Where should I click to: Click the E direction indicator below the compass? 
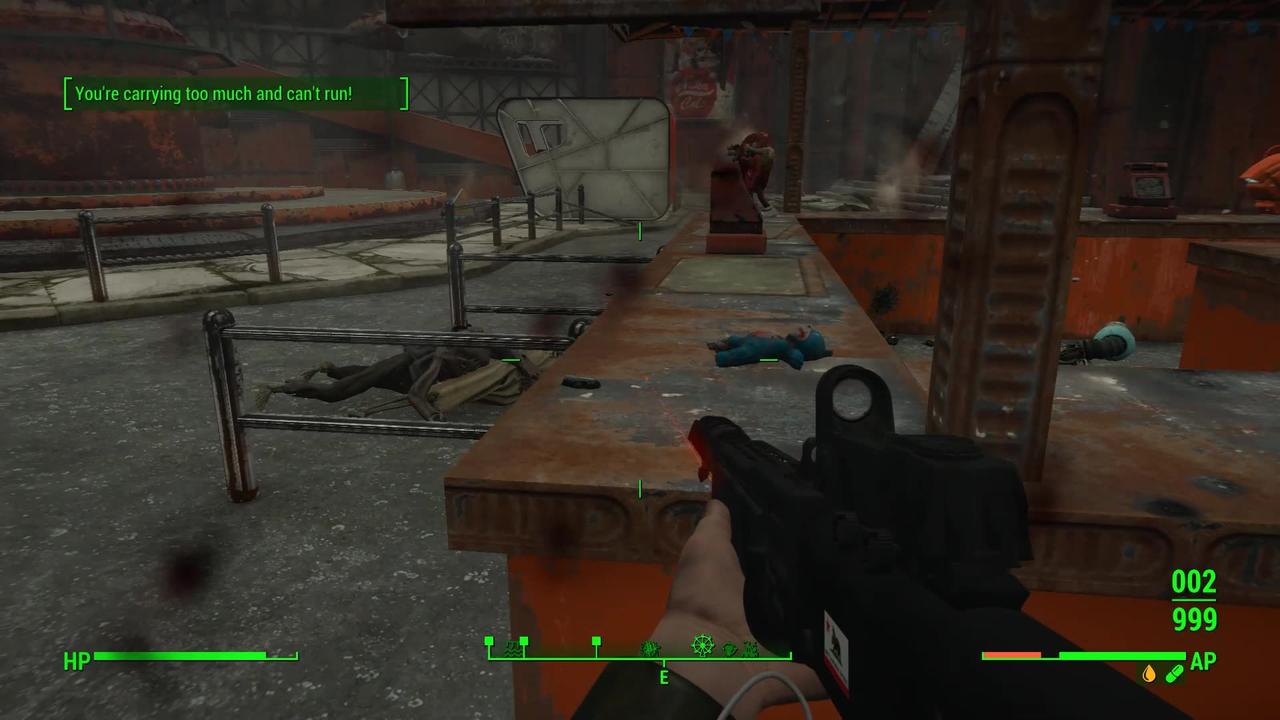tap(663, 677)
